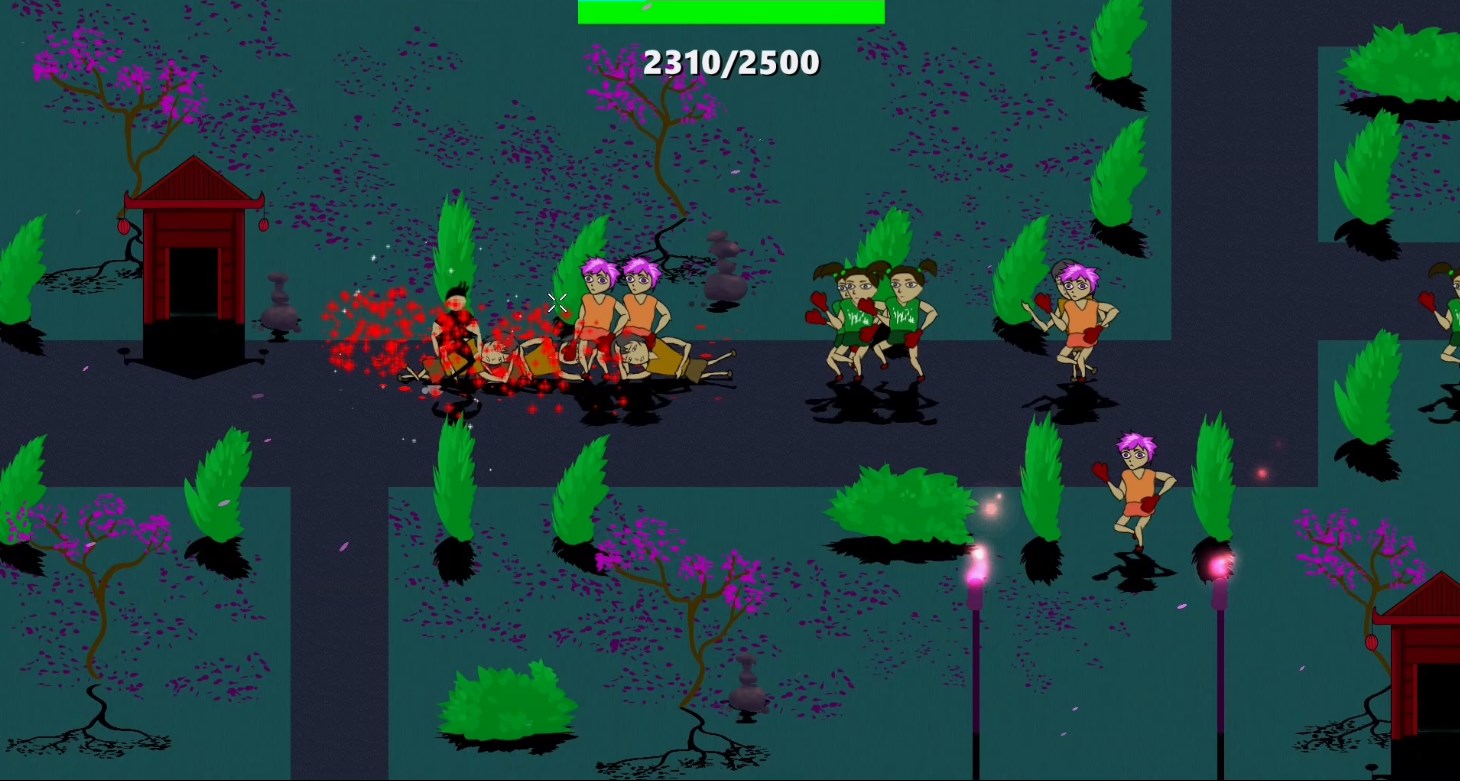Click the green health bar at top

(729, 12)
